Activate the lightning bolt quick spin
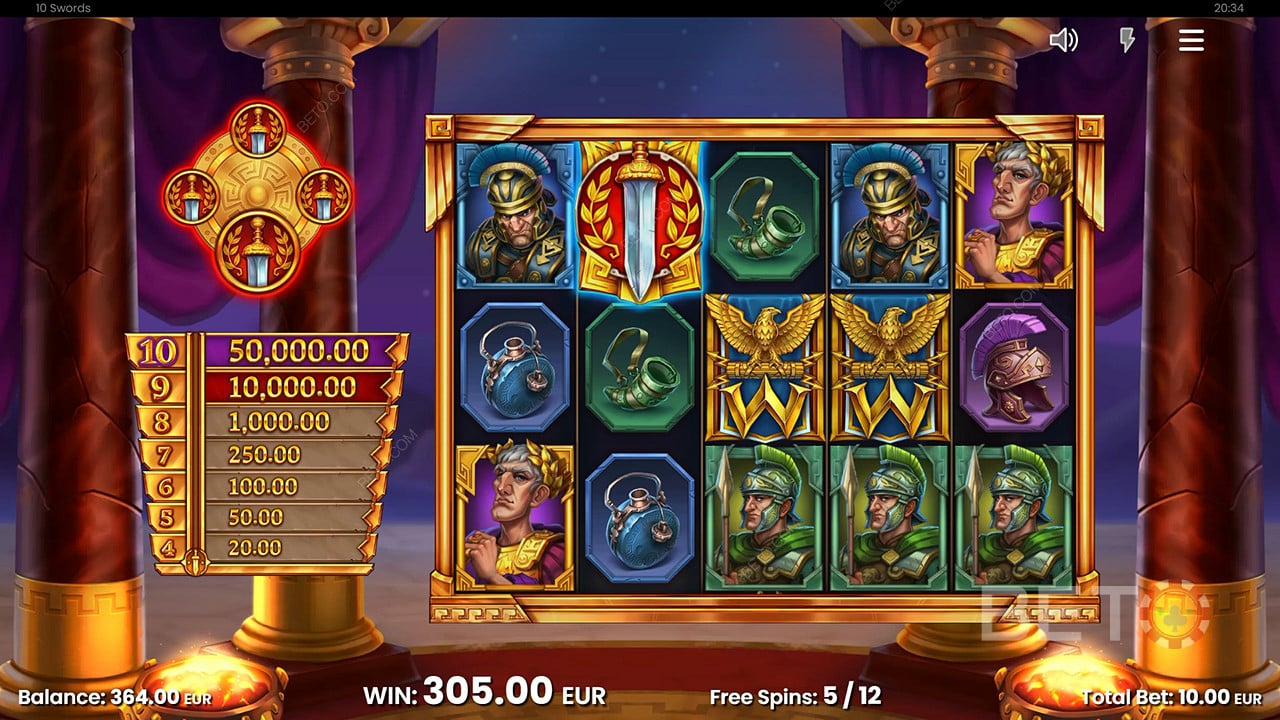The width and height of the screenshot is (1280, 720). (1127, 40)
